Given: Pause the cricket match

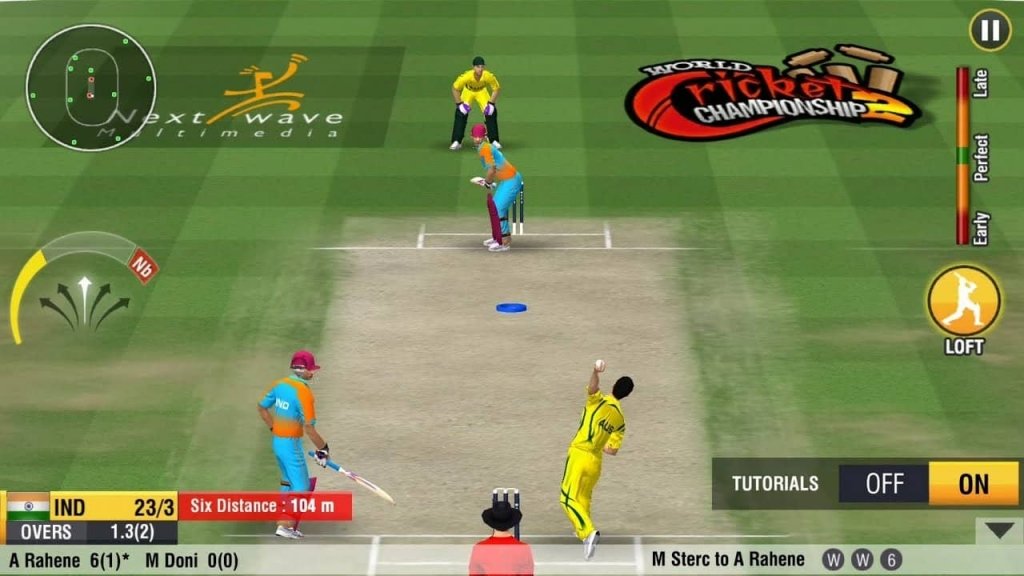Looking at the screenshot, I should tap(990, 30).
